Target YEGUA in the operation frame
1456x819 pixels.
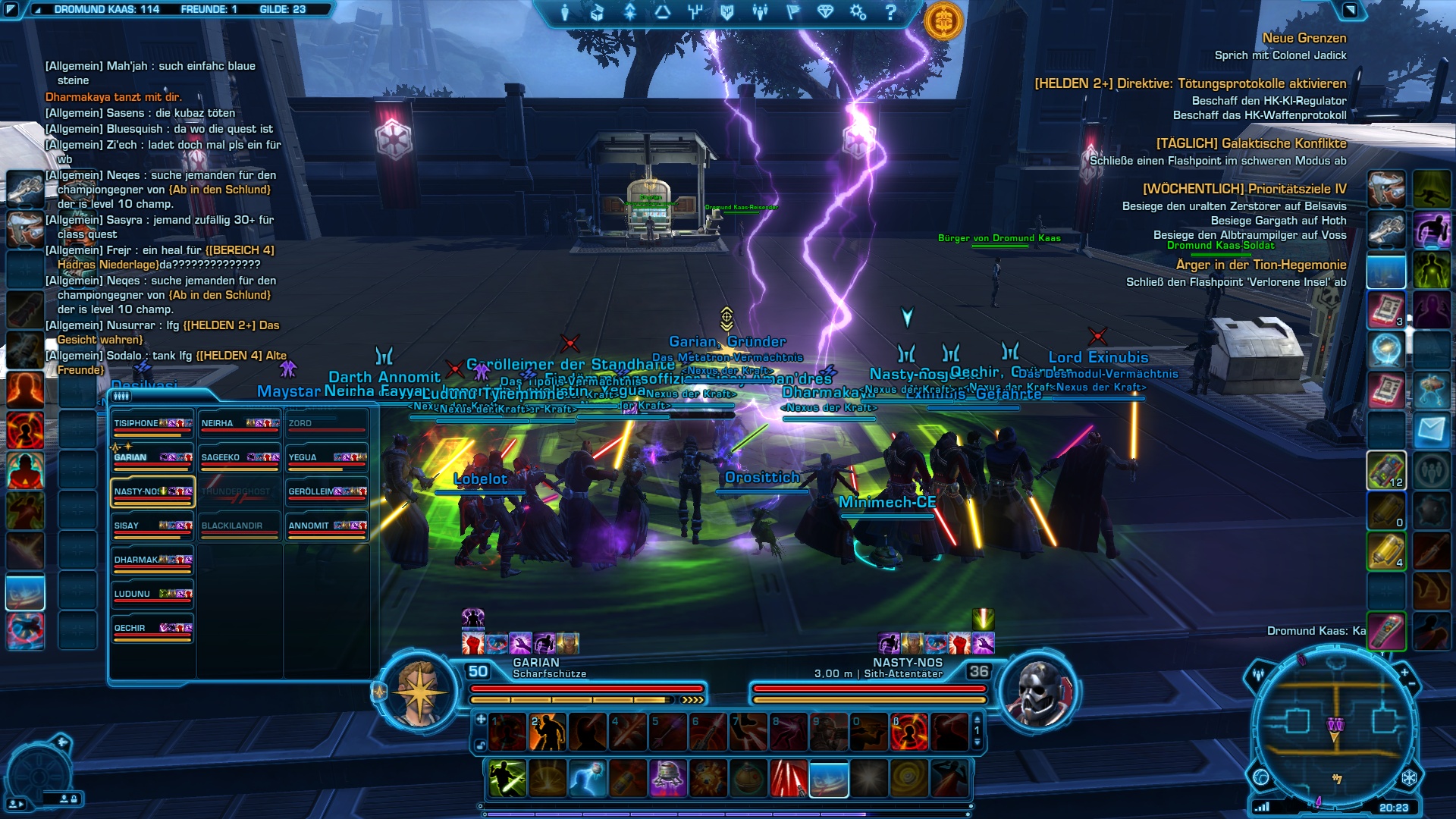pos(327,458)
